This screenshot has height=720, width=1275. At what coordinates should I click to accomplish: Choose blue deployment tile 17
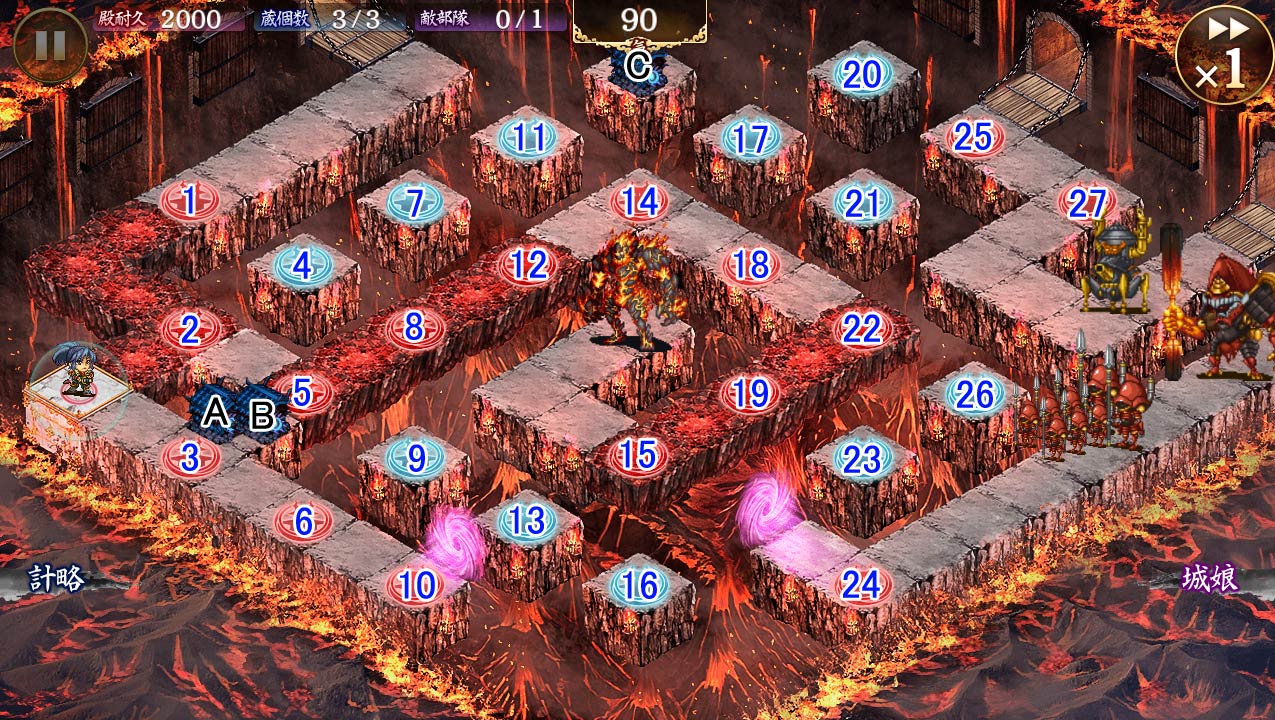pyautogui.click(x=750, y=139)
